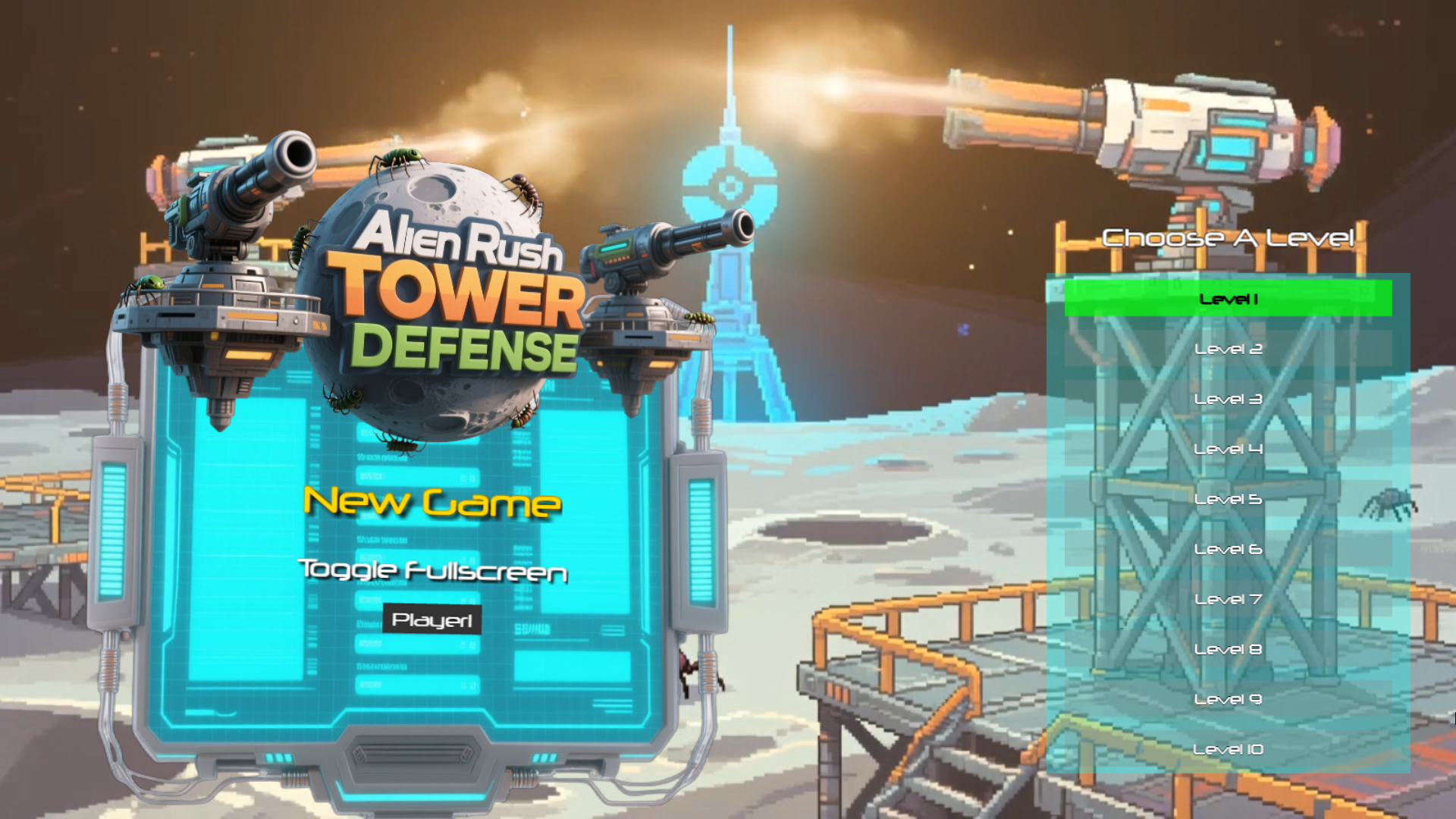Start a New Game
The width and height of the screenshot is (1456, 819).
(x=432, y=502)
